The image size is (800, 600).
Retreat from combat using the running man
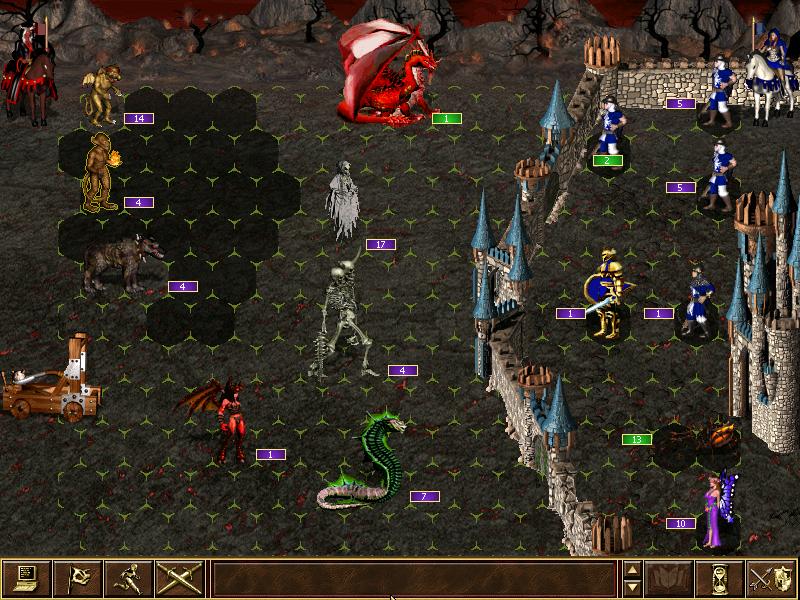point(129,577)
